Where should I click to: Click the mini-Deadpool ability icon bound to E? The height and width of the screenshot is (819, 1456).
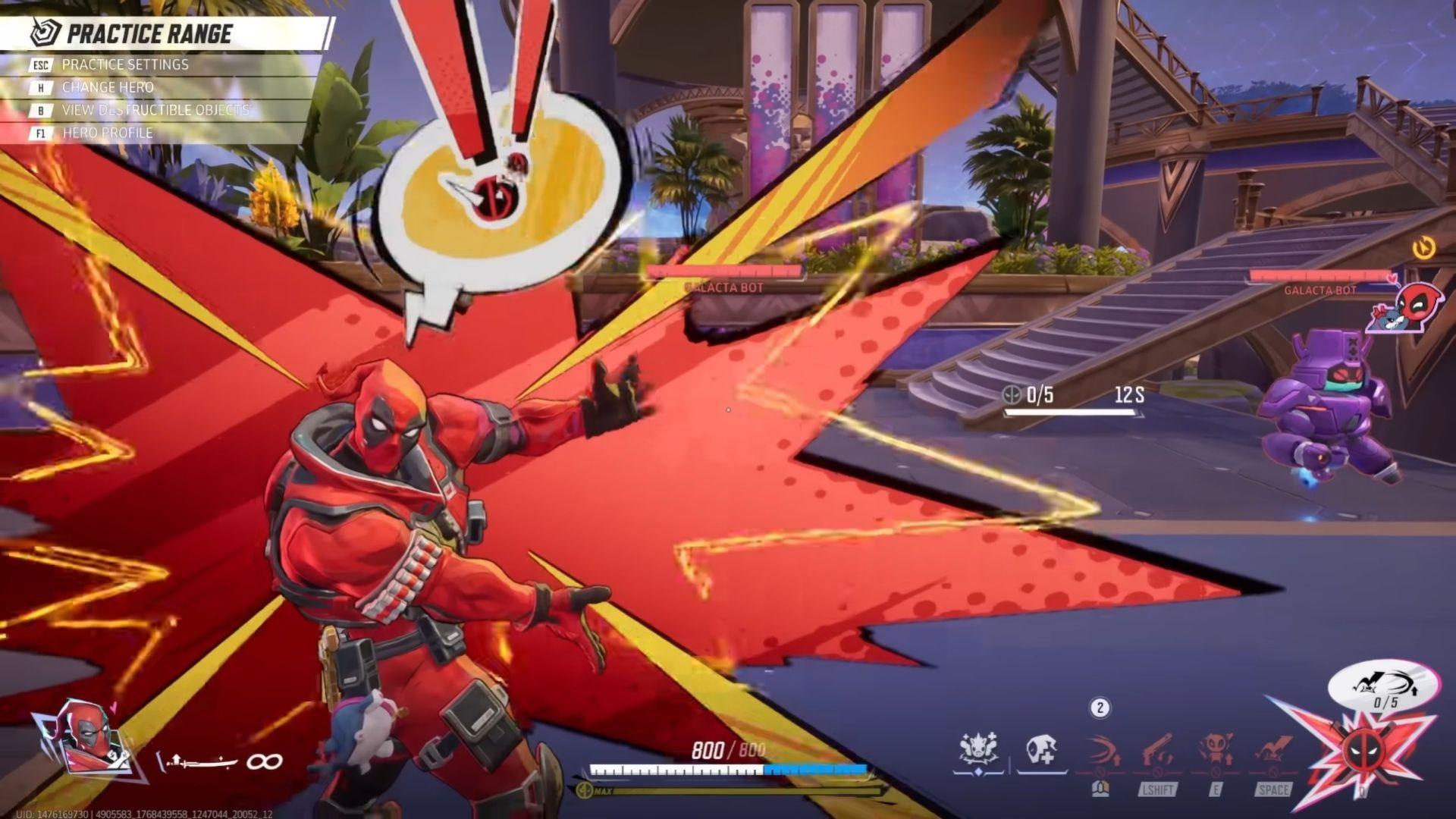[x=1215, y=748]
